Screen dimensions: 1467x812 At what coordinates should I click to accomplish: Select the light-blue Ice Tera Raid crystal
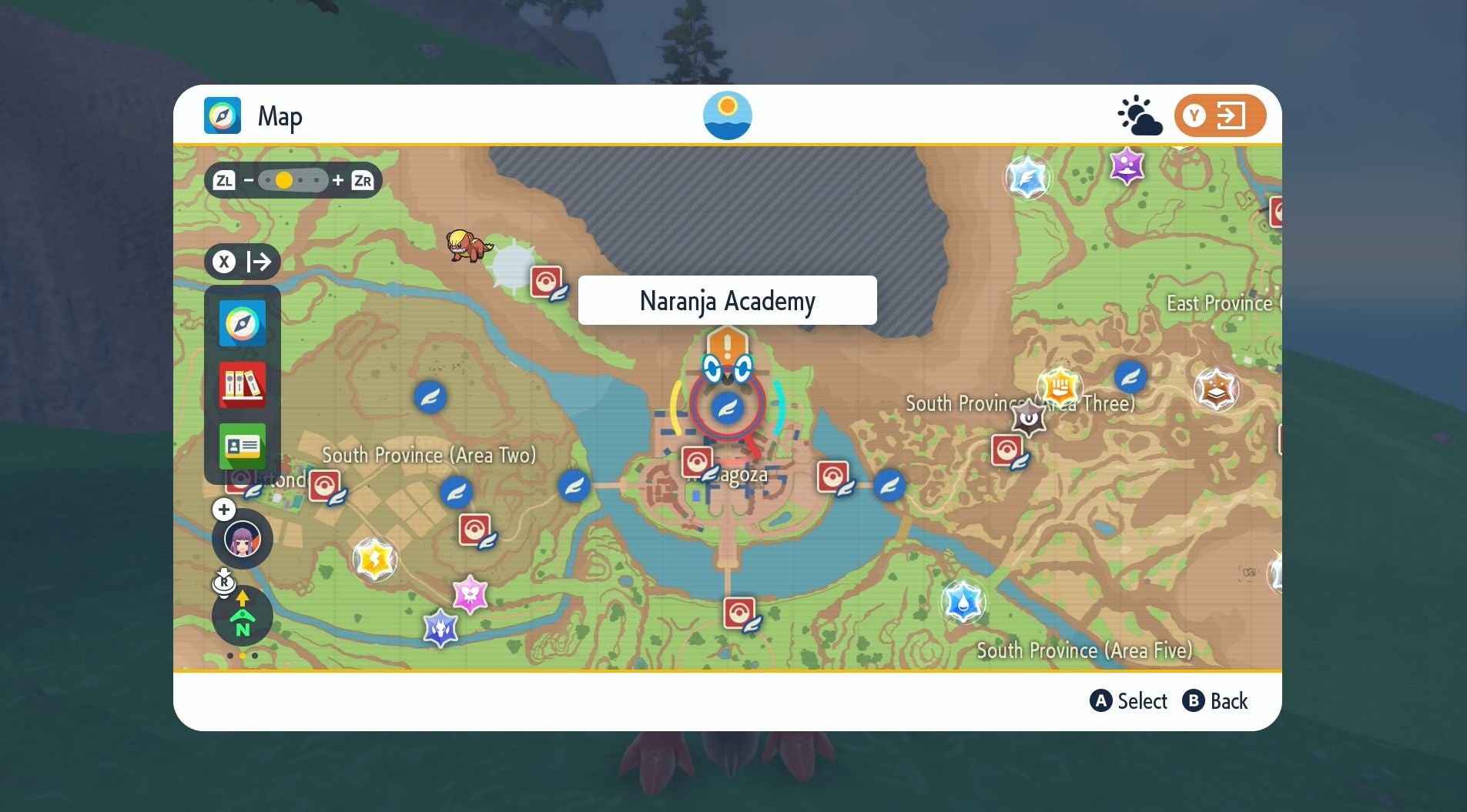pos(1027,178)
